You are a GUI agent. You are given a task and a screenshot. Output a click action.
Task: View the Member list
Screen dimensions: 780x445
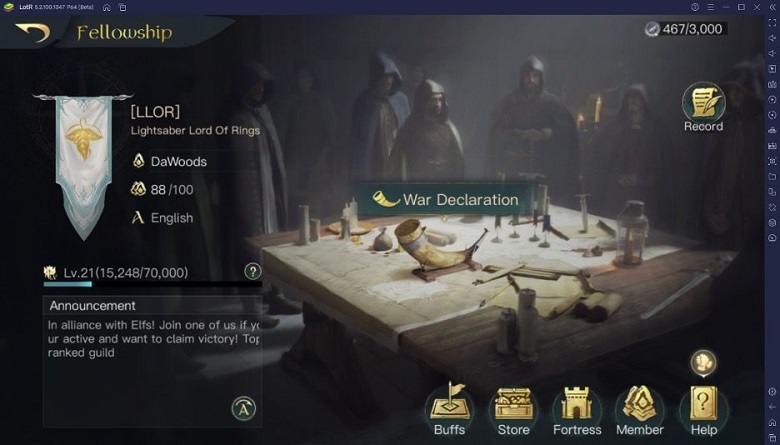click(640, 410)
